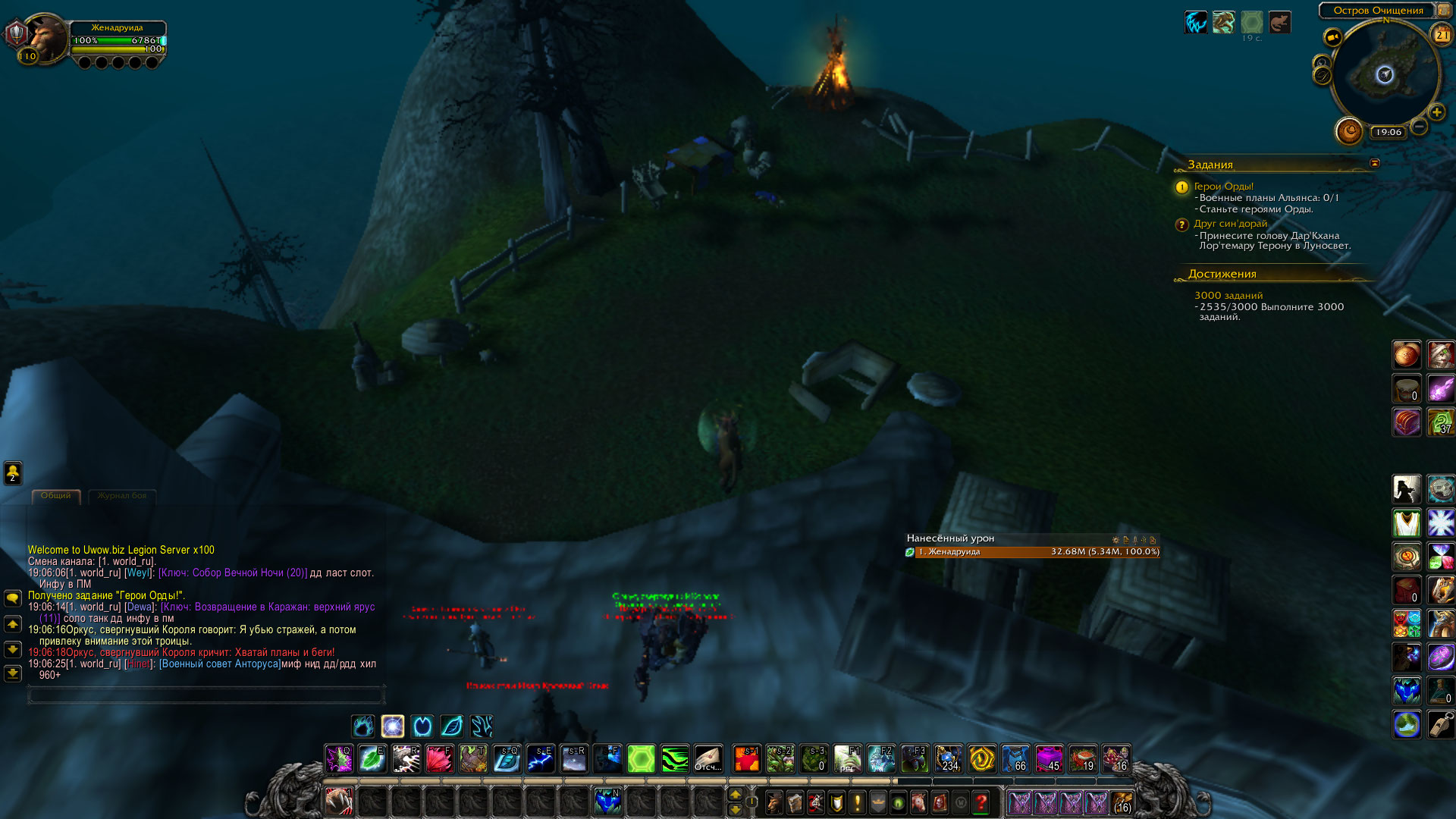Open the minimap of Остров Очищения
The width and height of the screenshot is (1456, 819).
(1385, 74)
